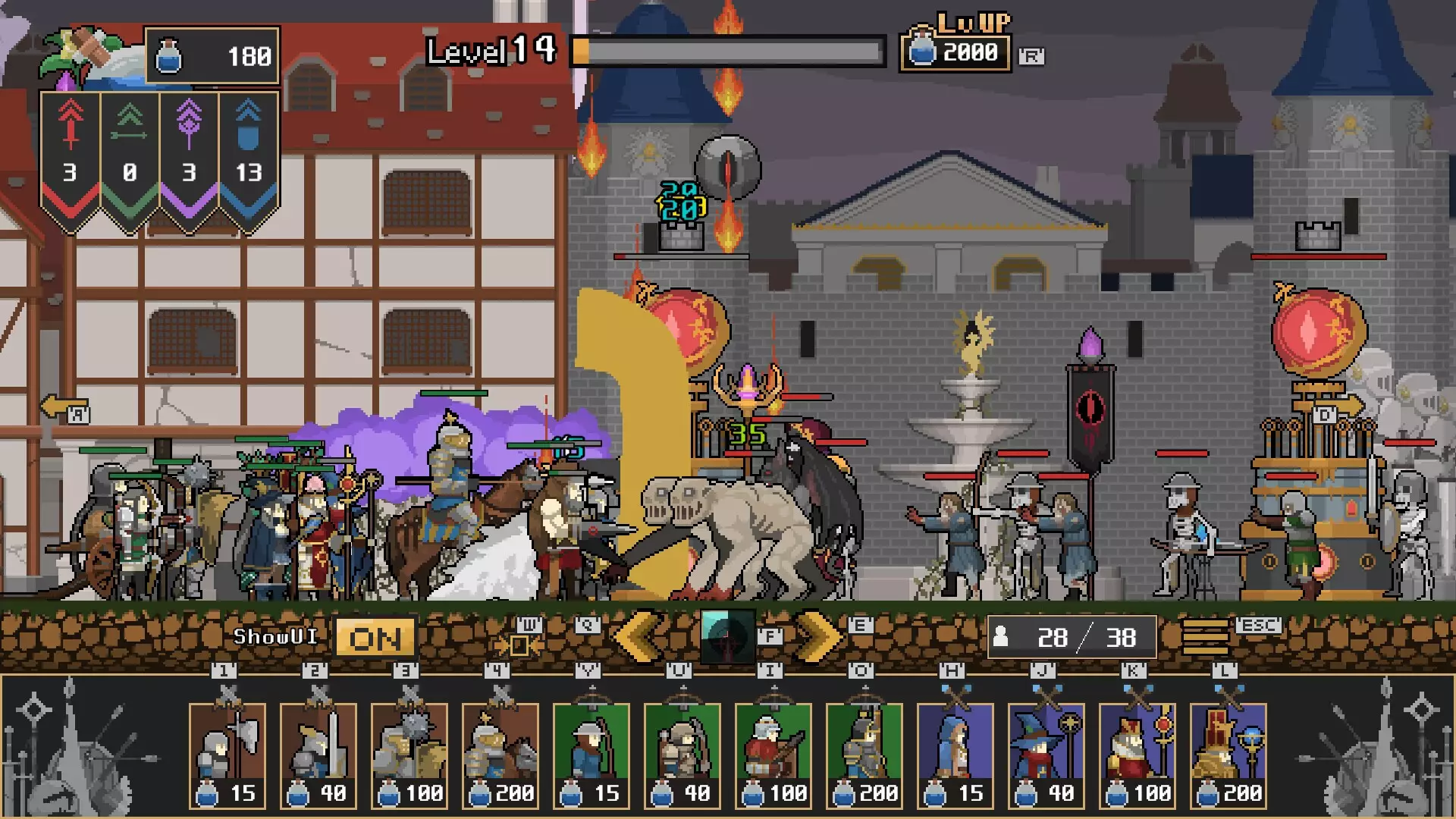Viewport: 1456px width, 819px height.
Task: Upgrade the blue shield defense banner
Action: tap(249, 155)
